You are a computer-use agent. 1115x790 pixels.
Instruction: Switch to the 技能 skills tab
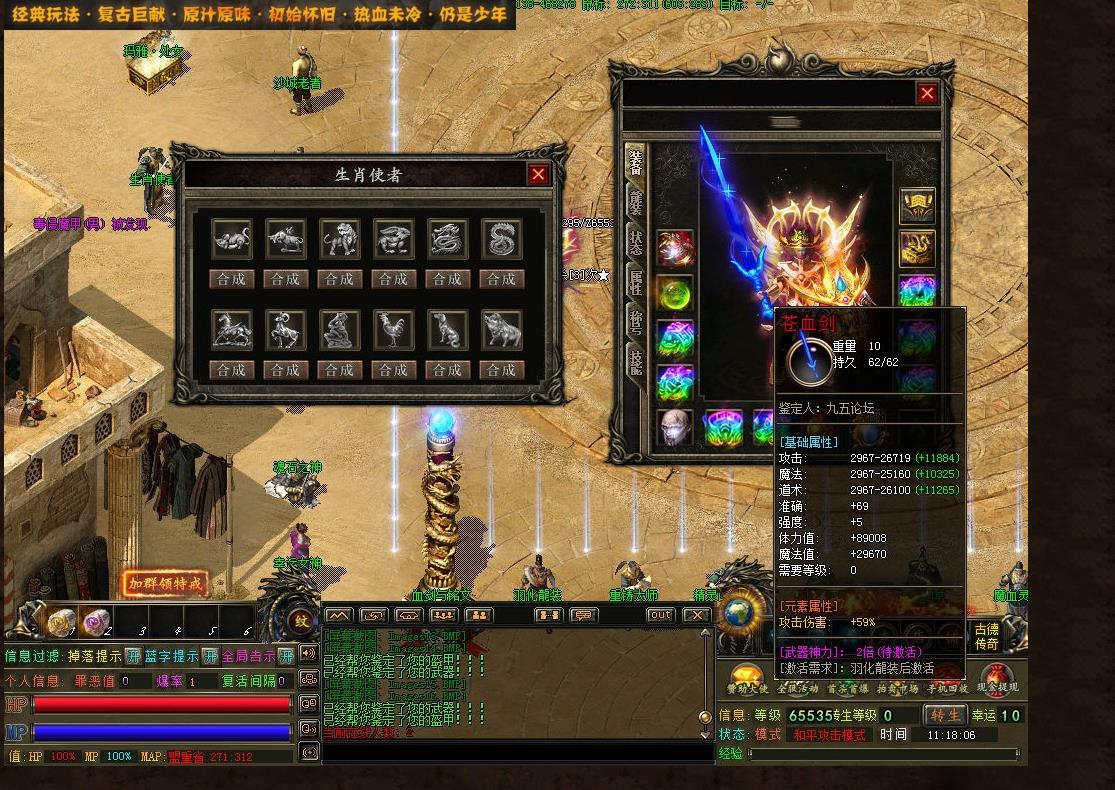coord(636,360)
